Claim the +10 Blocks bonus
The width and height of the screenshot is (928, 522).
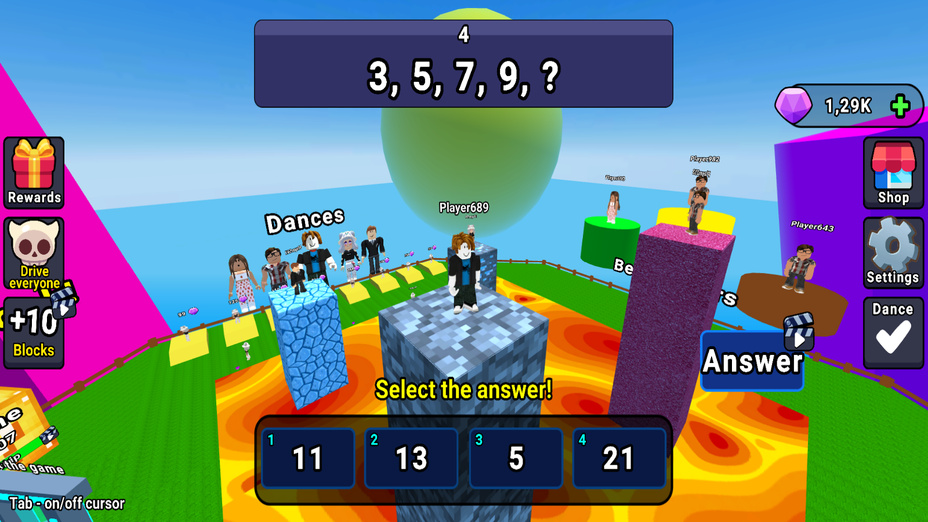34,331
